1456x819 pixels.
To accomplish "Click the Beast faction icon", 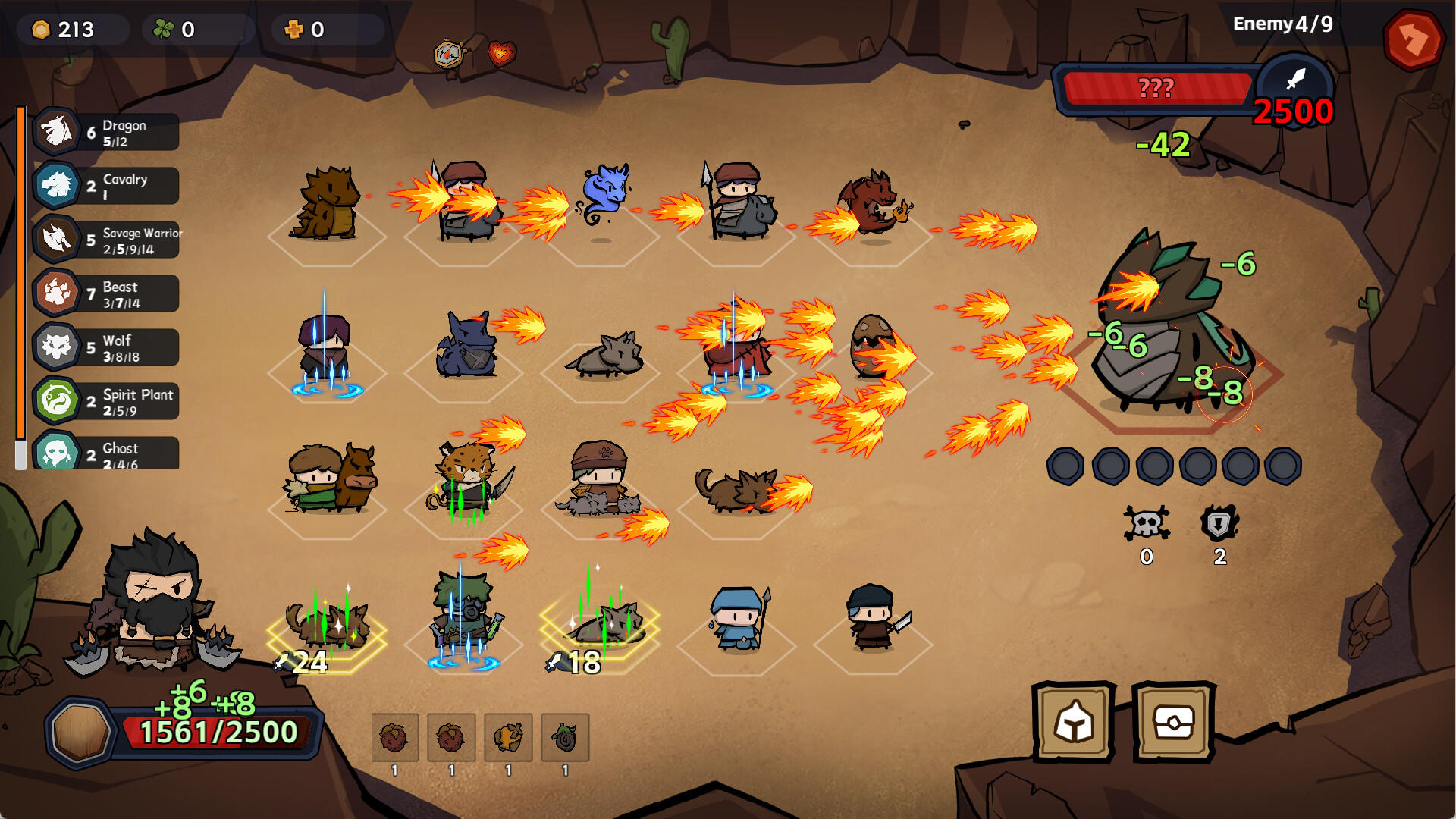I will pos(57,293).
